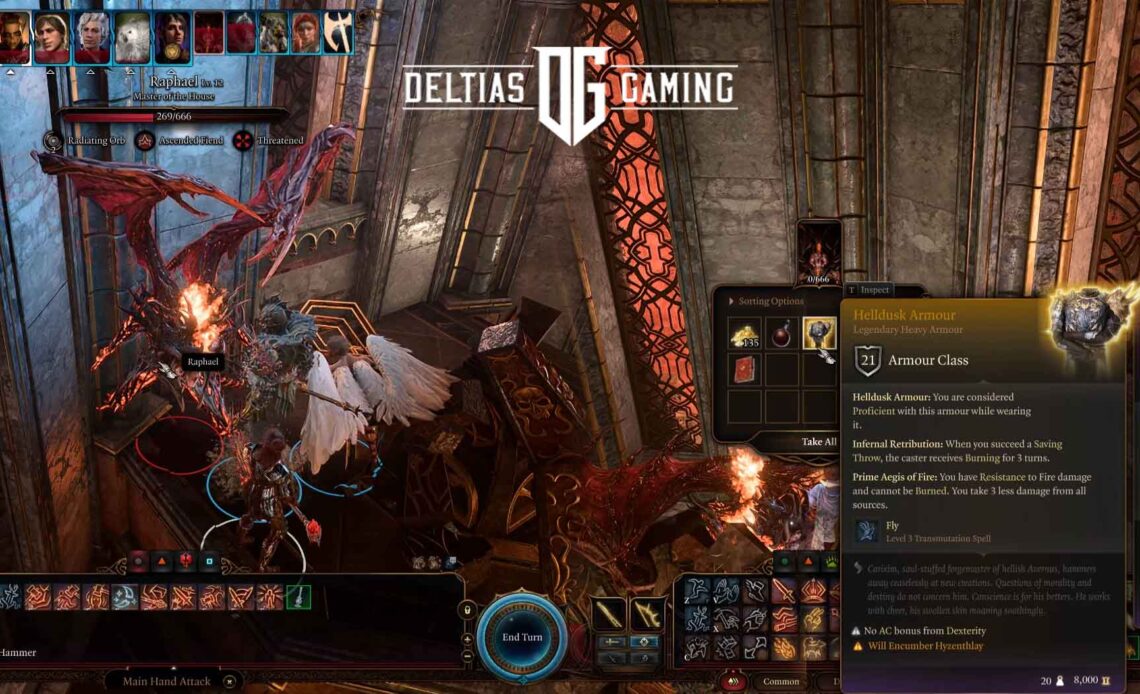Remove a hotbar row with the minus button
Viewport: 1140px width, 694px height.
pos(467,656)
